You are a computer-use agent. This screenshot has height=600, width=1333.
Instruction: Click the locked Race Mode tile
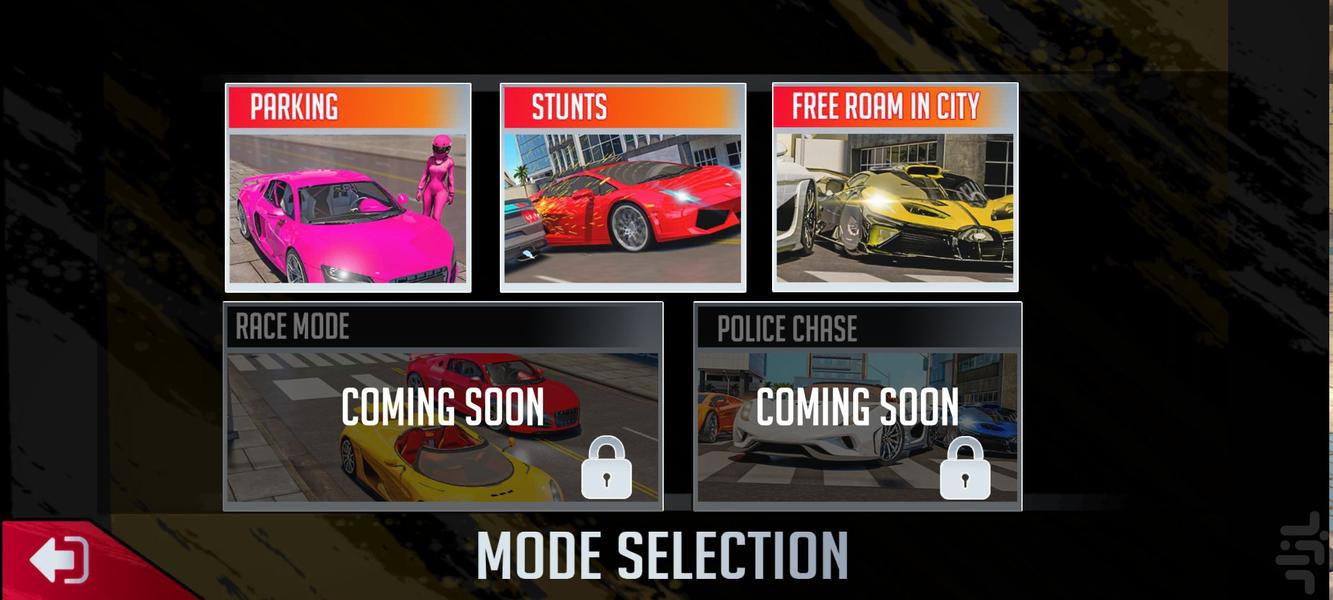pyautogui.click(x=443, y=407)
